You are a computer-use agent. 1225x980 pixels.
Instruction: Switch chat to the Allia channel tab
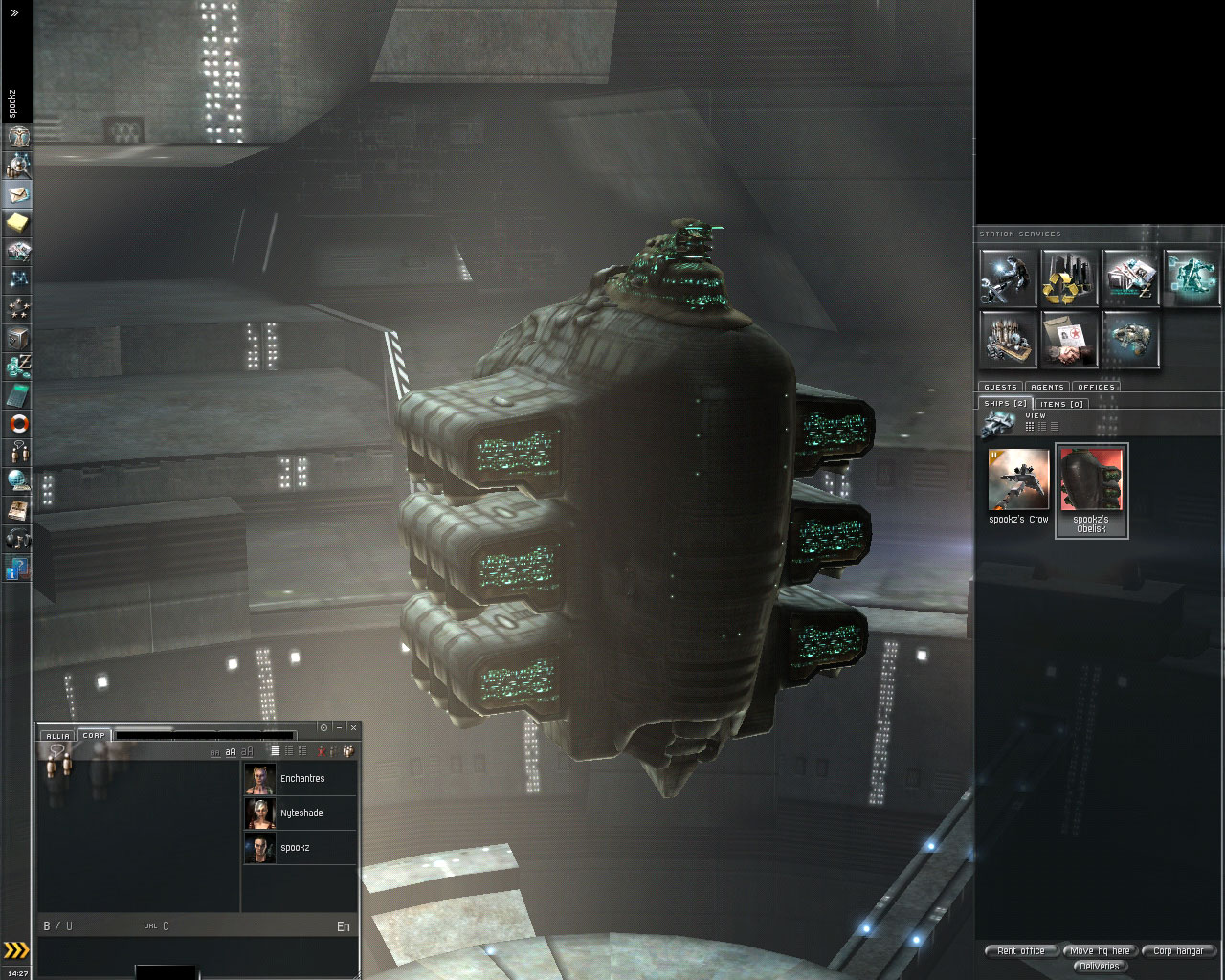[57, 736]
